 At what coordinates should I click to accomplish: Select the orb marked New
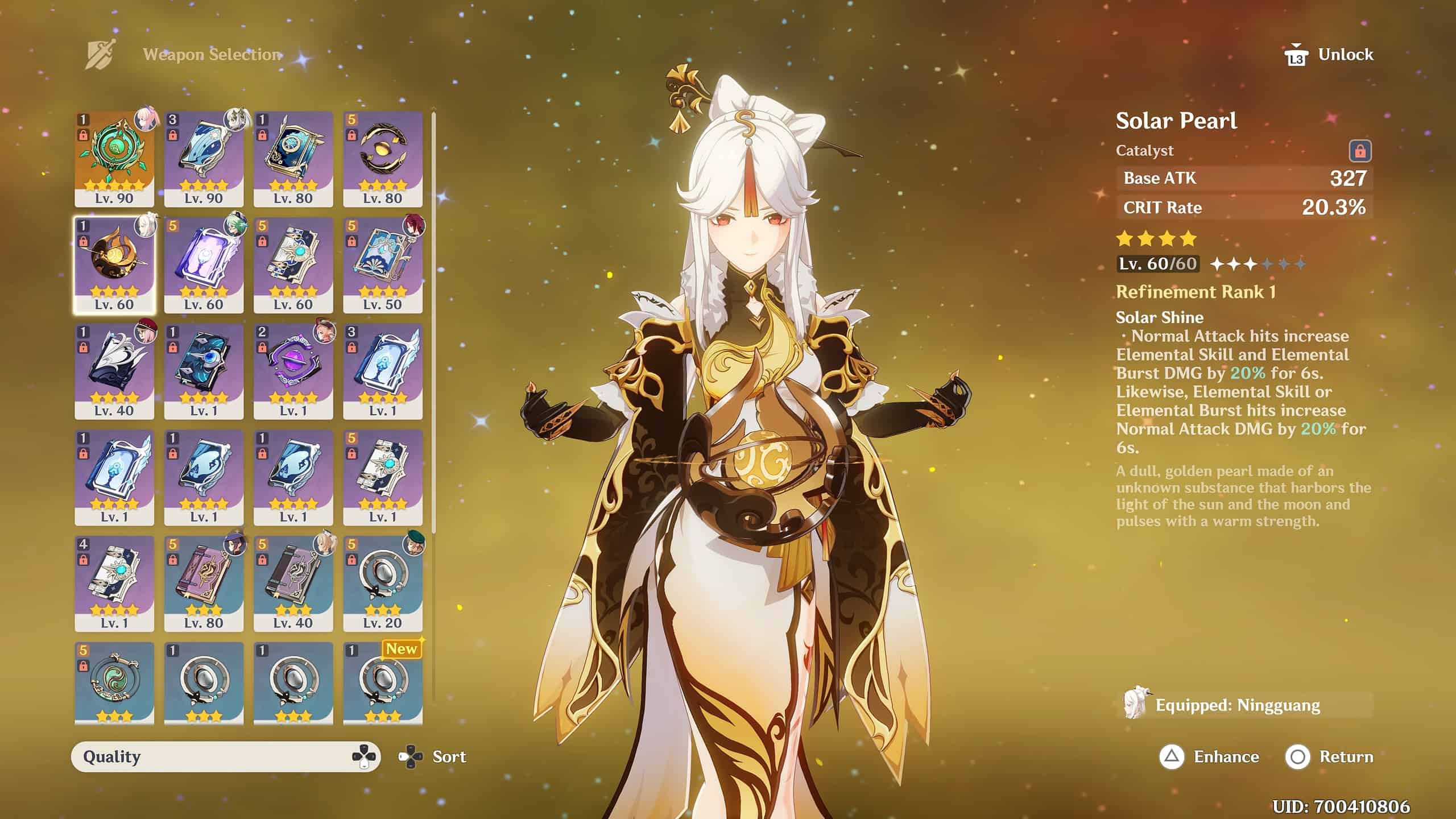pyautogui.click(x=382, y=682)
